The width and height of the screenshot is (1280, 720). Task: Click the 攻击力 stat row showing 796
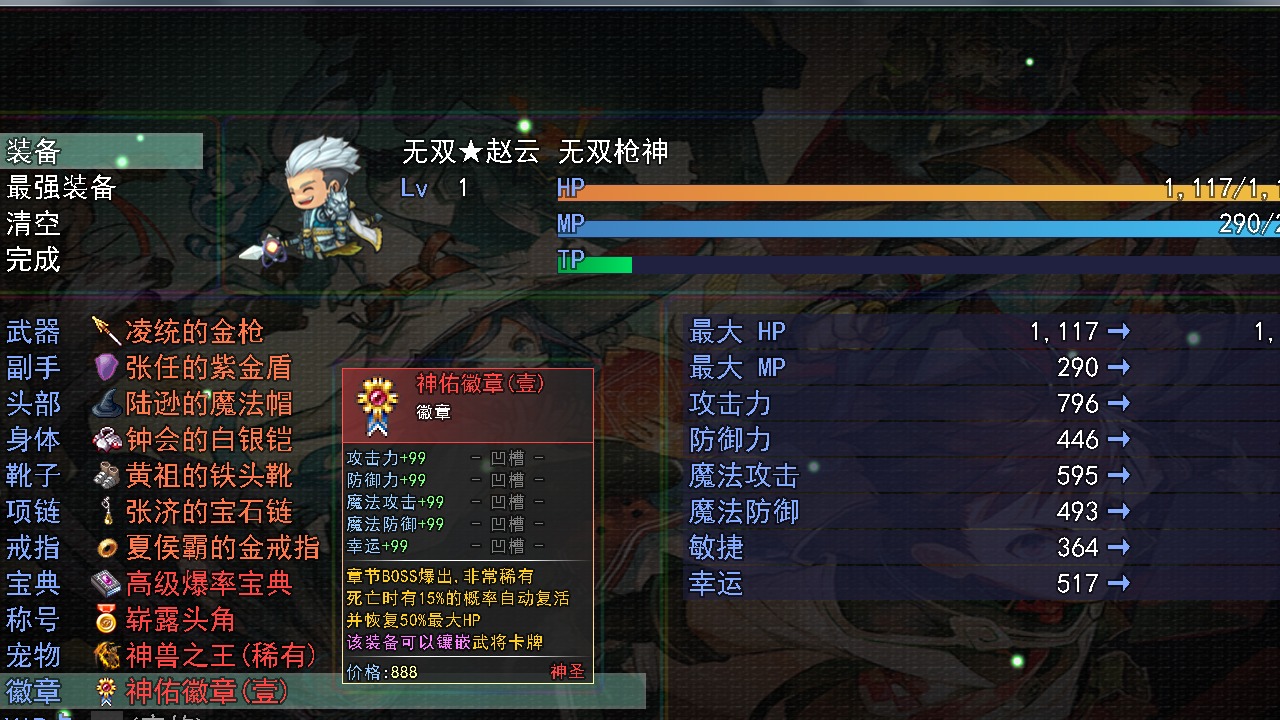click(850, 403)
